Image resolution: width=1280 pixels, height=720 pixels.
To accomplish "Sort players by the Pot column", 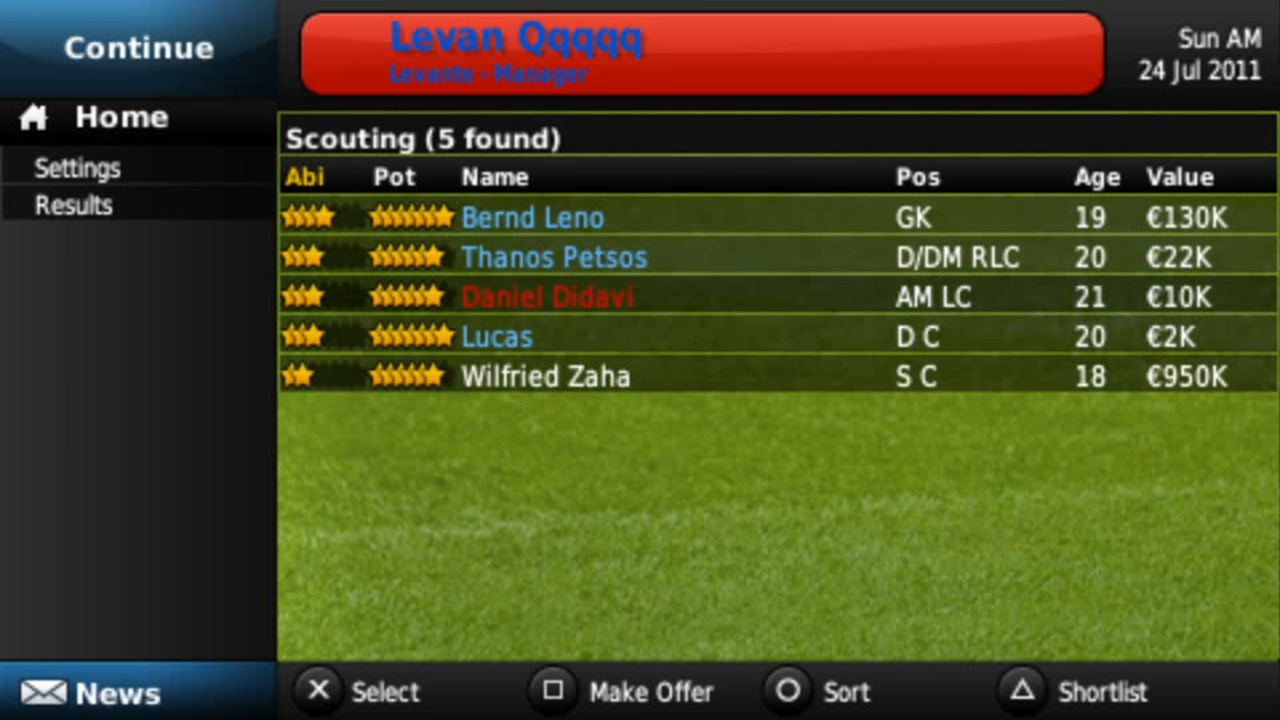I will [x=393, y=177].
